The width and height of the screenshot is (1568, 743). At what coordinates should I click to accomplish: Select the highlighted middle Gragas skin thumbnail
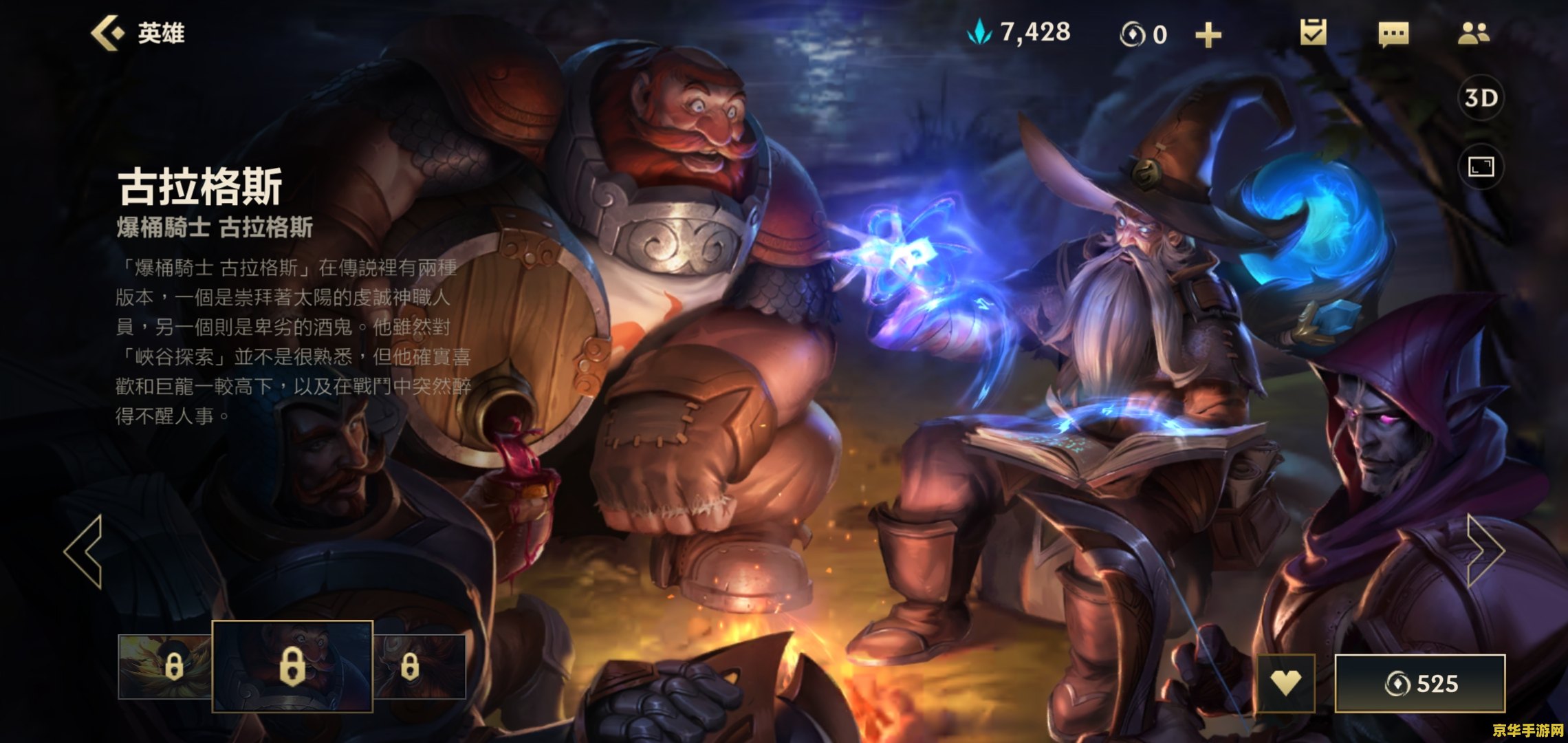click(x=292, y=666)
